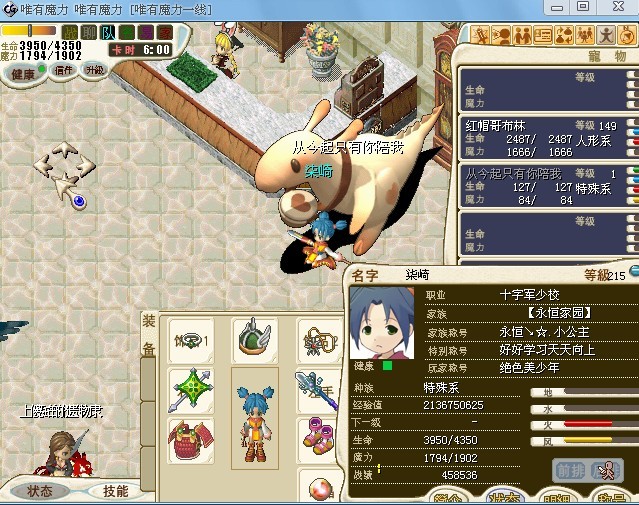Viewport: 639px width, 505px height.
Task: Open the 信件 mail button
Action: 65,71
